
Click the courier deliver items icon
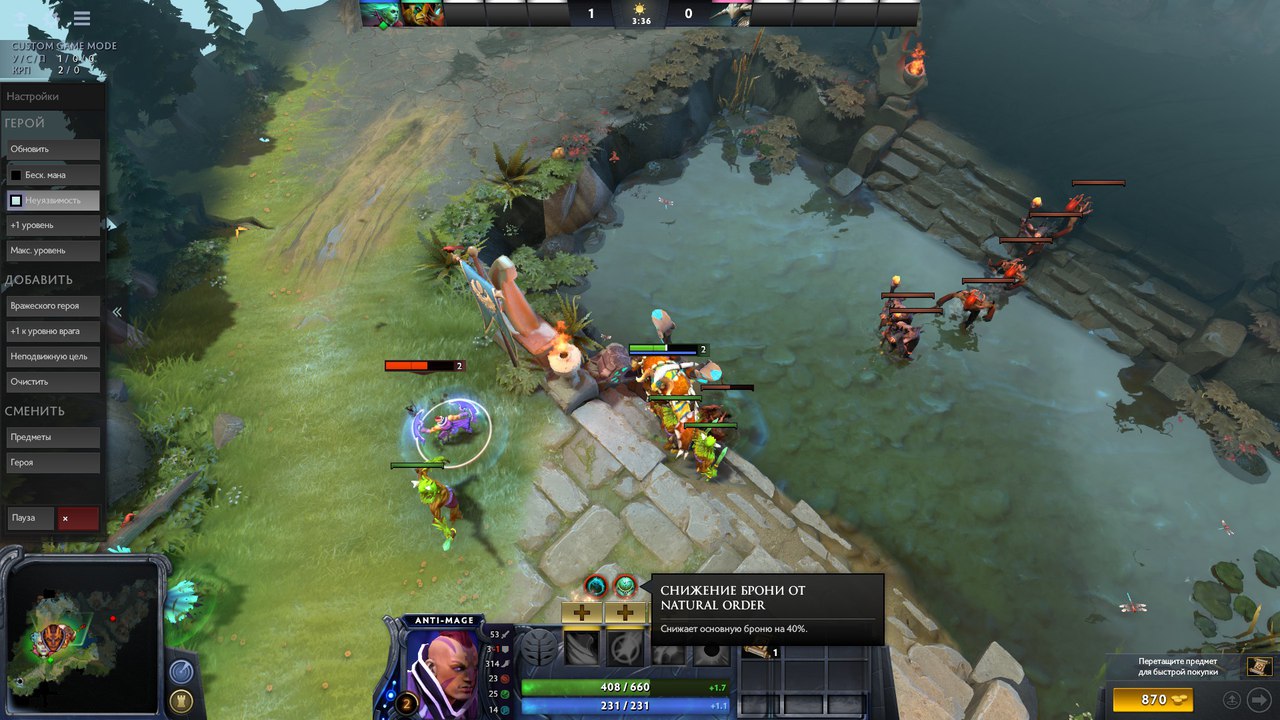(1232, 699)
